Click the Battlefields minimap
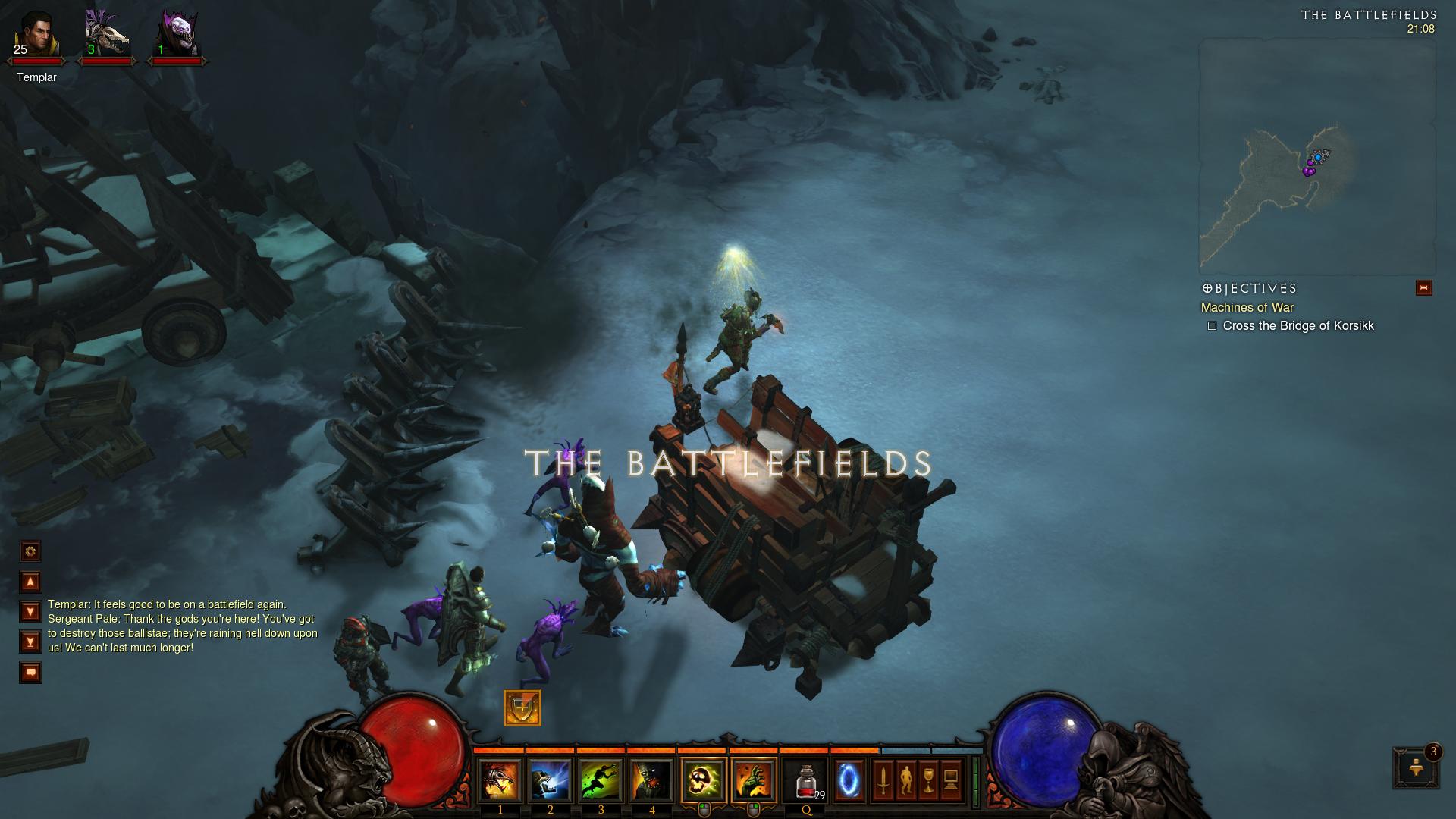This screenshot has height=819, width=1456. tap(1317, 157)
